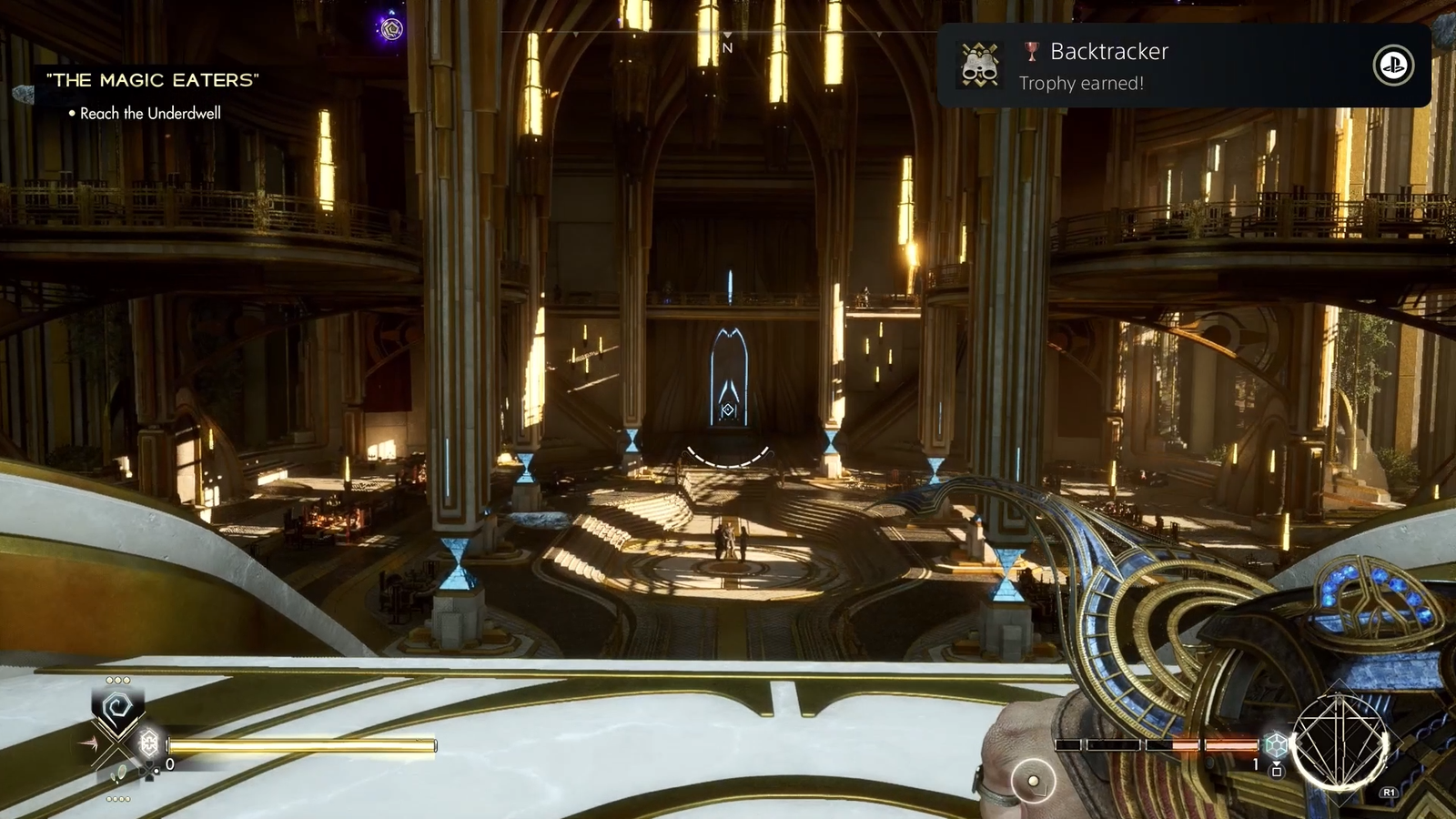Toggle the first dot indicator above the spell emblem

[110, 681]
